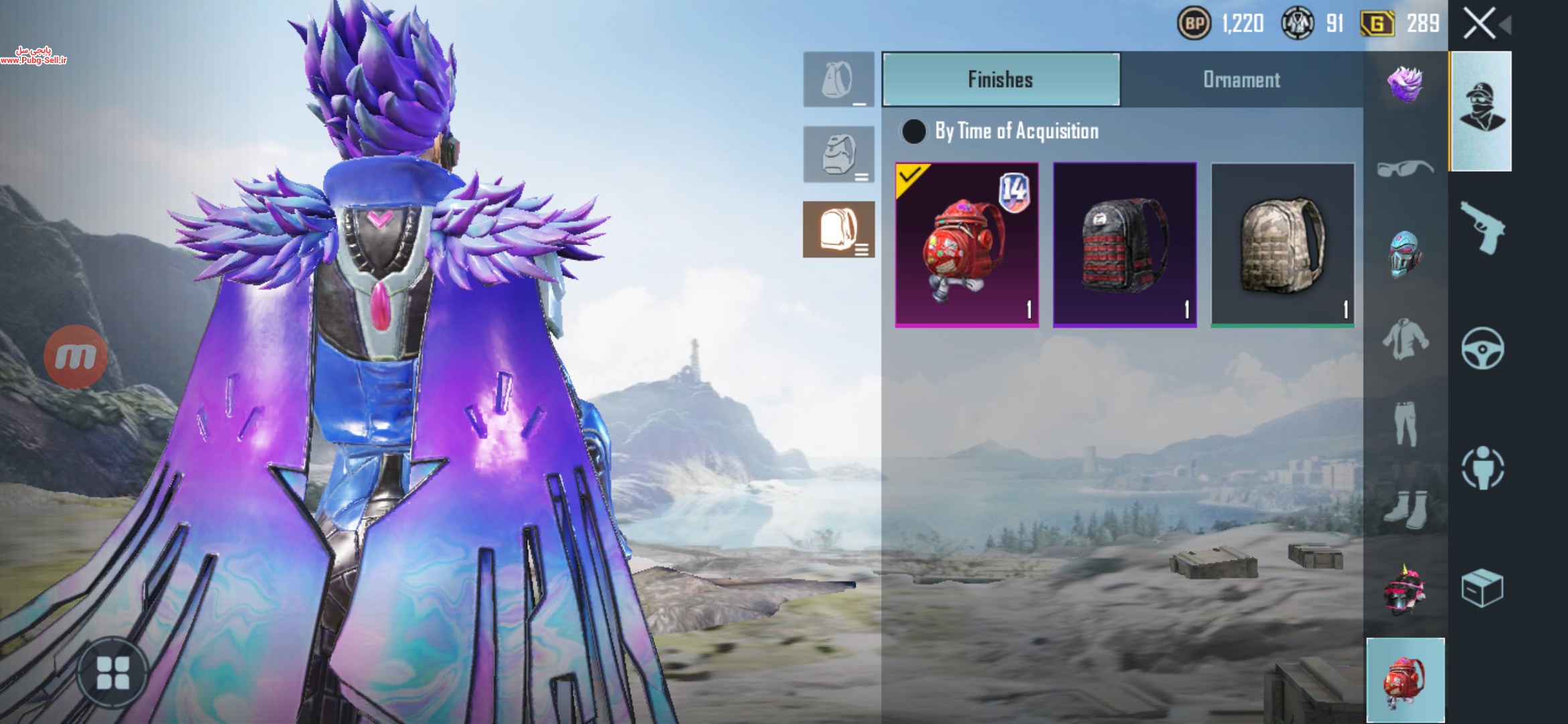Switch to the Finishes tab
The height and width of the screenshot is (724, 1568).
1000,80
